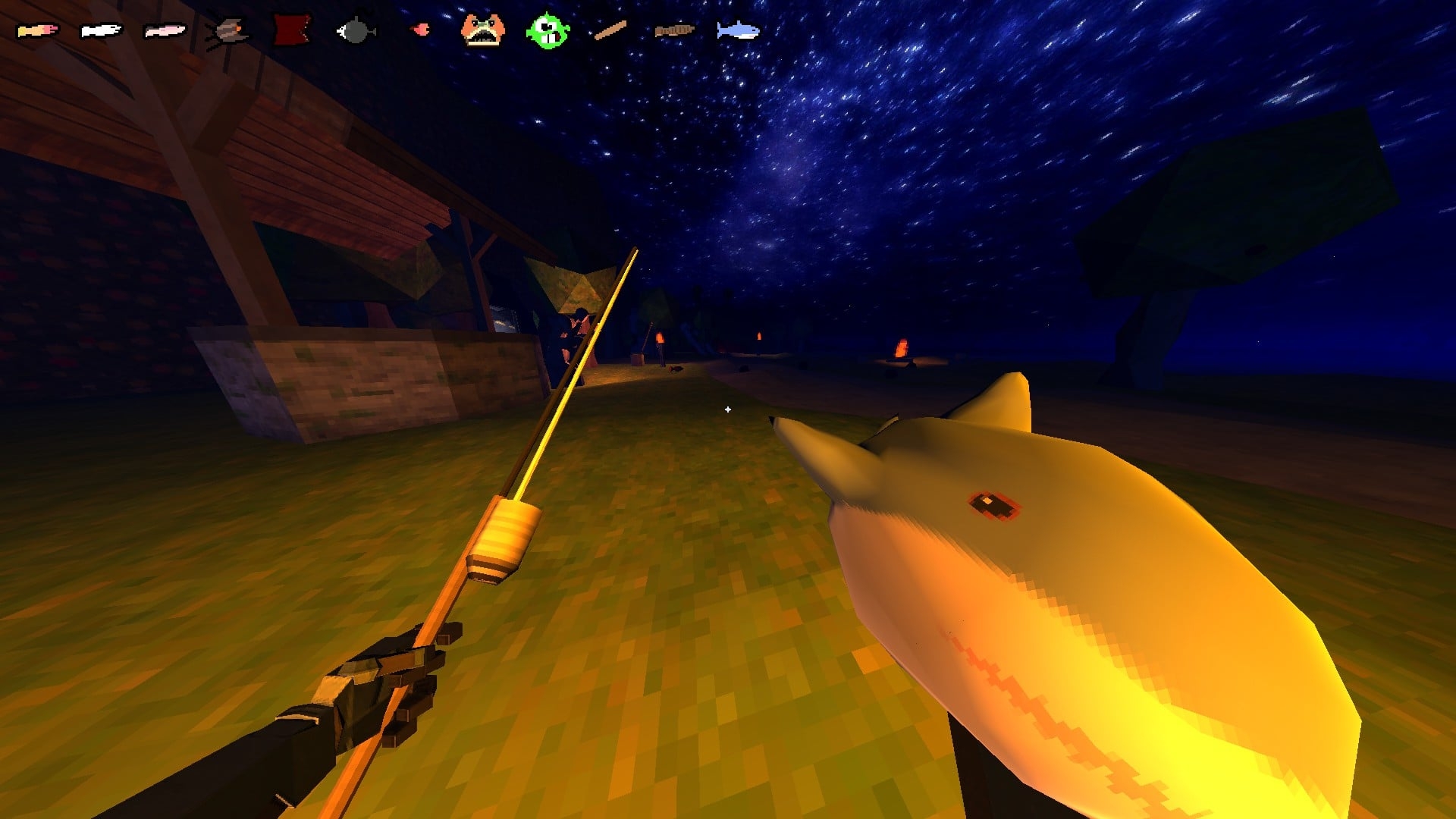Pick the white fish in the catch bar
The width and height of the screenshot is (1456, 819).
click(x=101, y=31)
